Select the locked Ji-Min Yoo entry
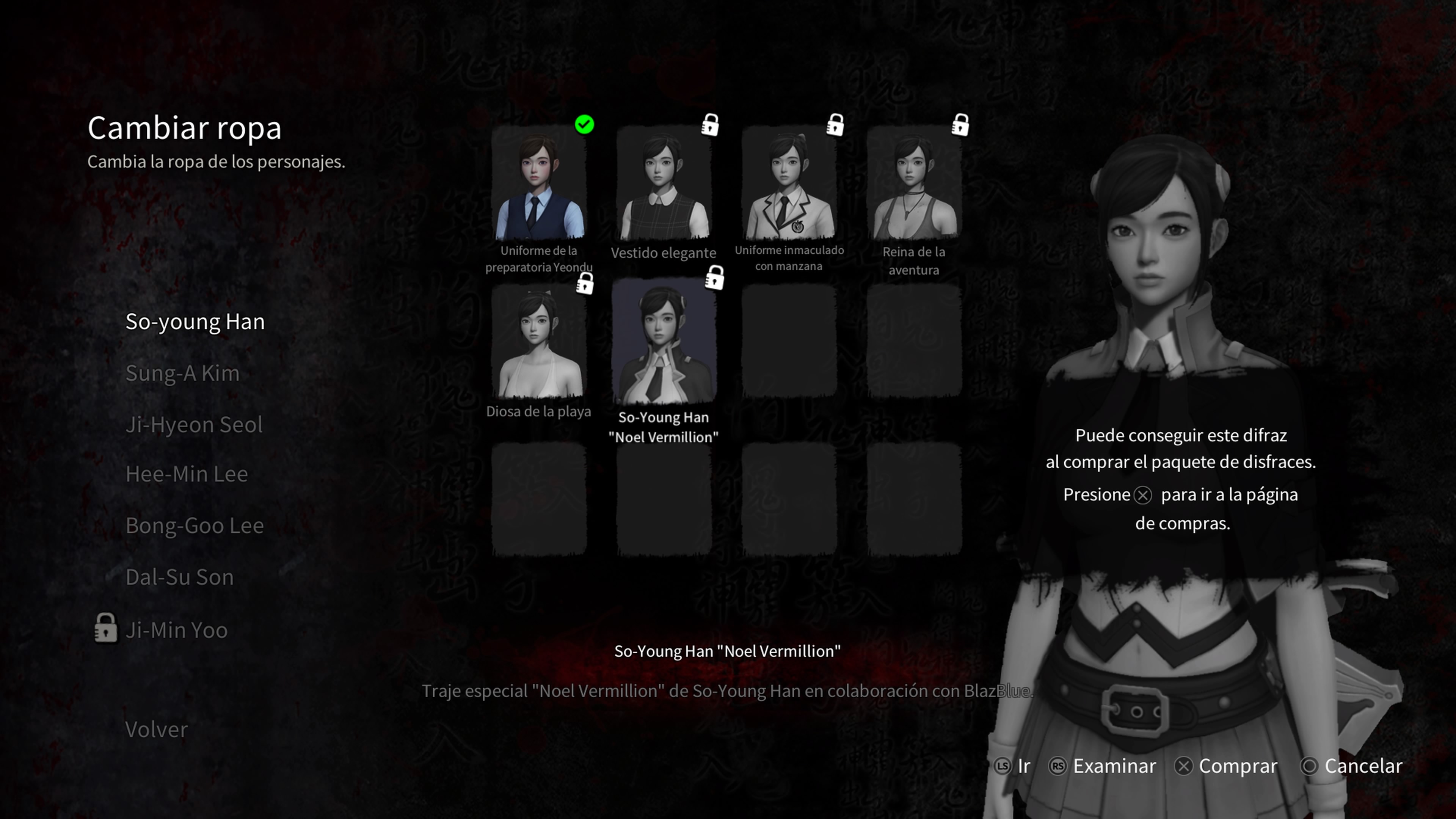This screenshot has height=819, width=1456. 176,630
